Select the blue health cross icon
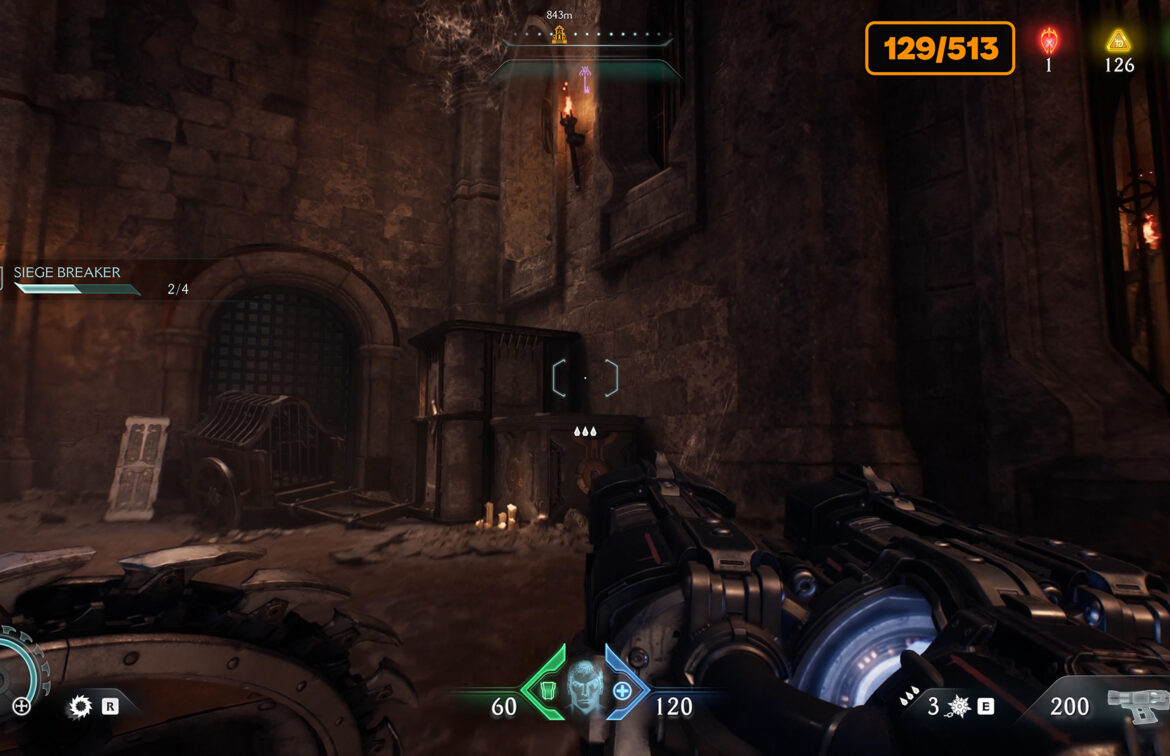The width and height of the screenshot is (1170, 756). pyautogui.click(x=622, y=690)
